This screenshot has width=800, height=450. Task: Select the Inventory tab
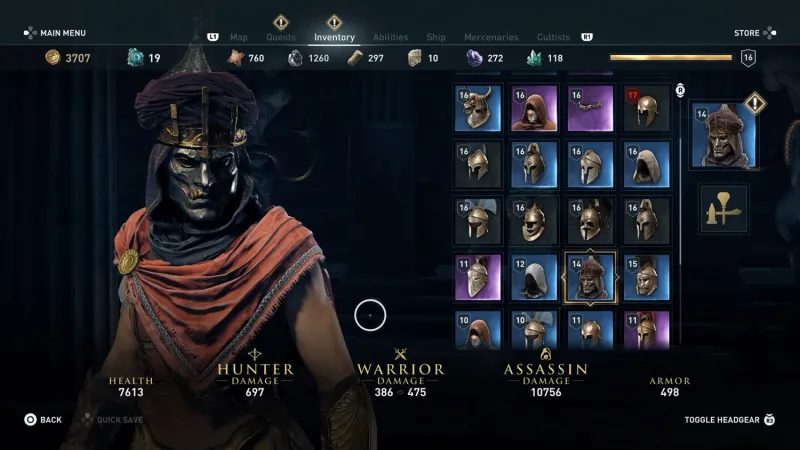pos(334,37)
